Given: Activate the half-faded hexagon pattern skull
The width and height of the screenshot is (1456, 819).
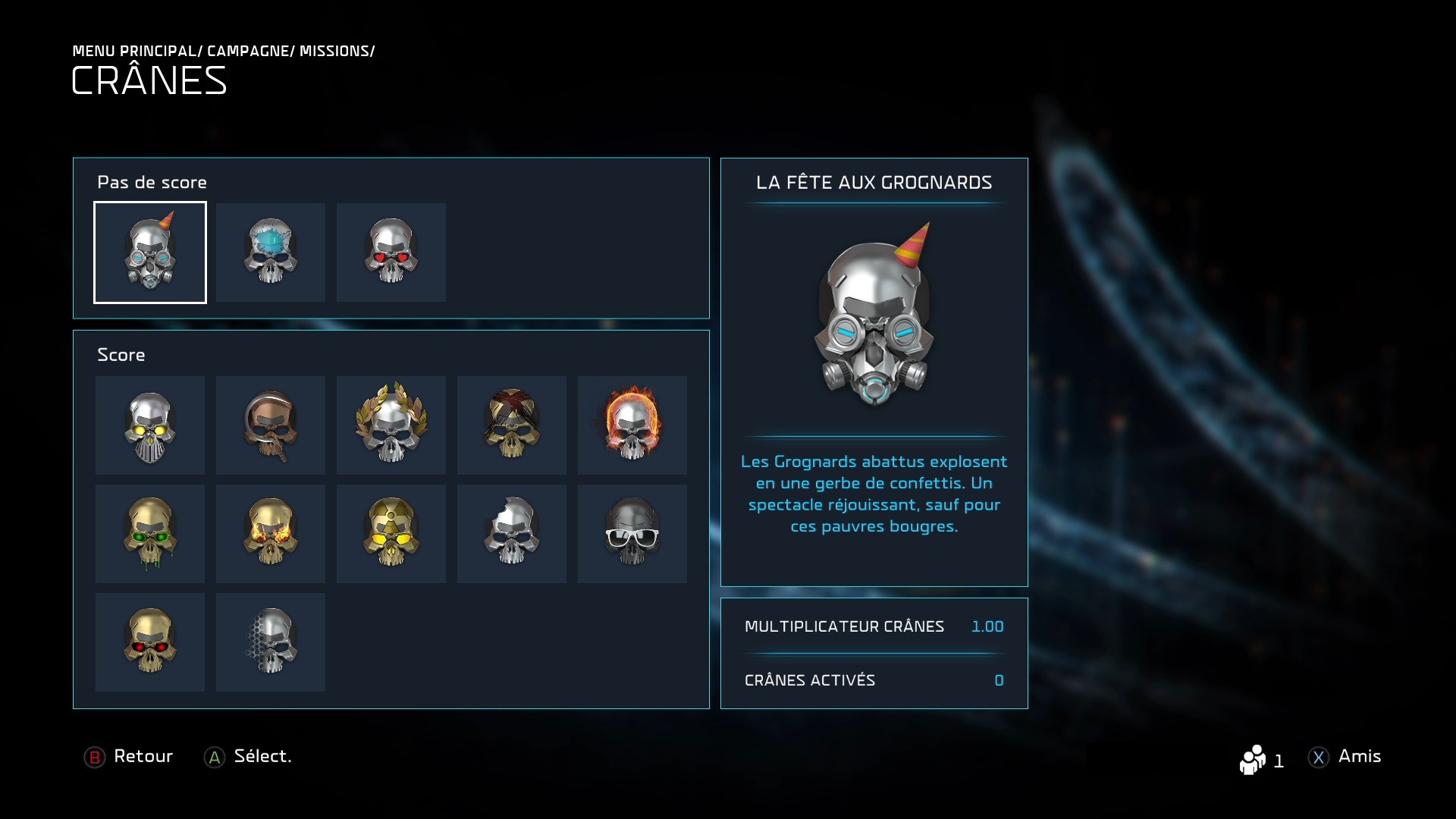Looking at the screenshot, I should click(271, 642).
